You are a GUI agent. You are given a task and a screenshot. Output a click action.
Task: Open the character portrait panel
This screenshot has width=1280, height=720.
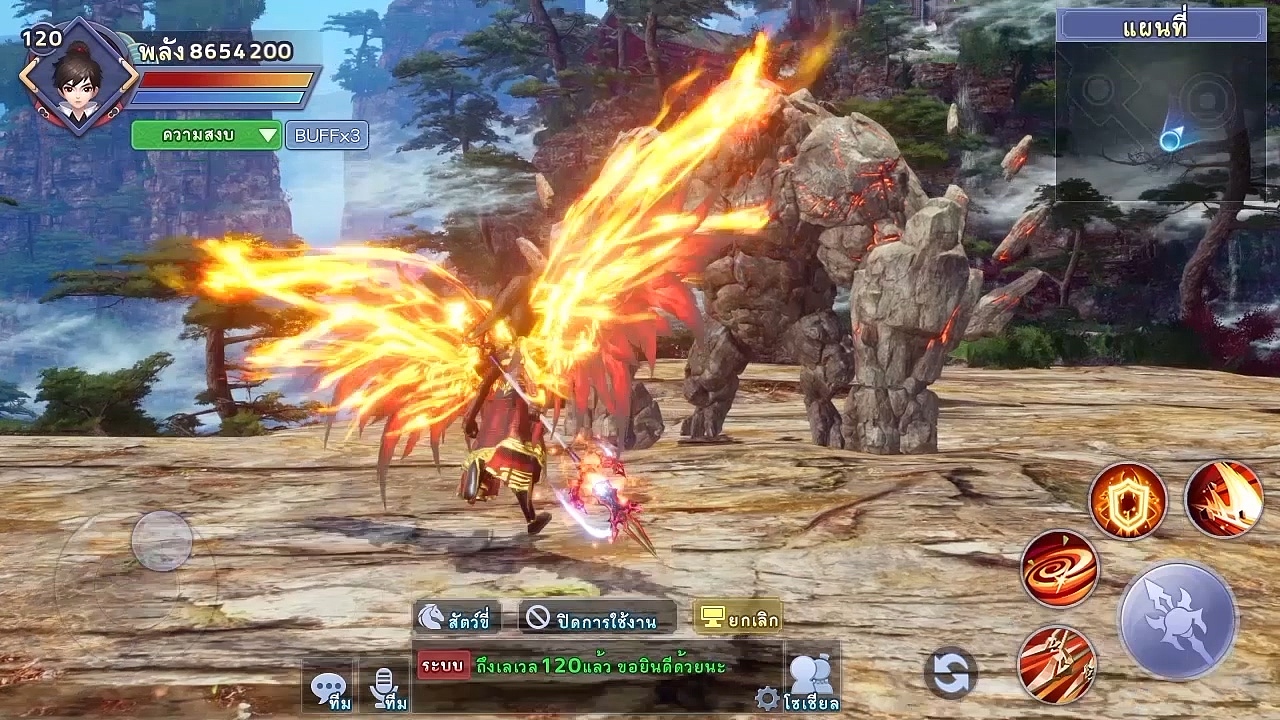pyautogui.click(x=78, y=78)
